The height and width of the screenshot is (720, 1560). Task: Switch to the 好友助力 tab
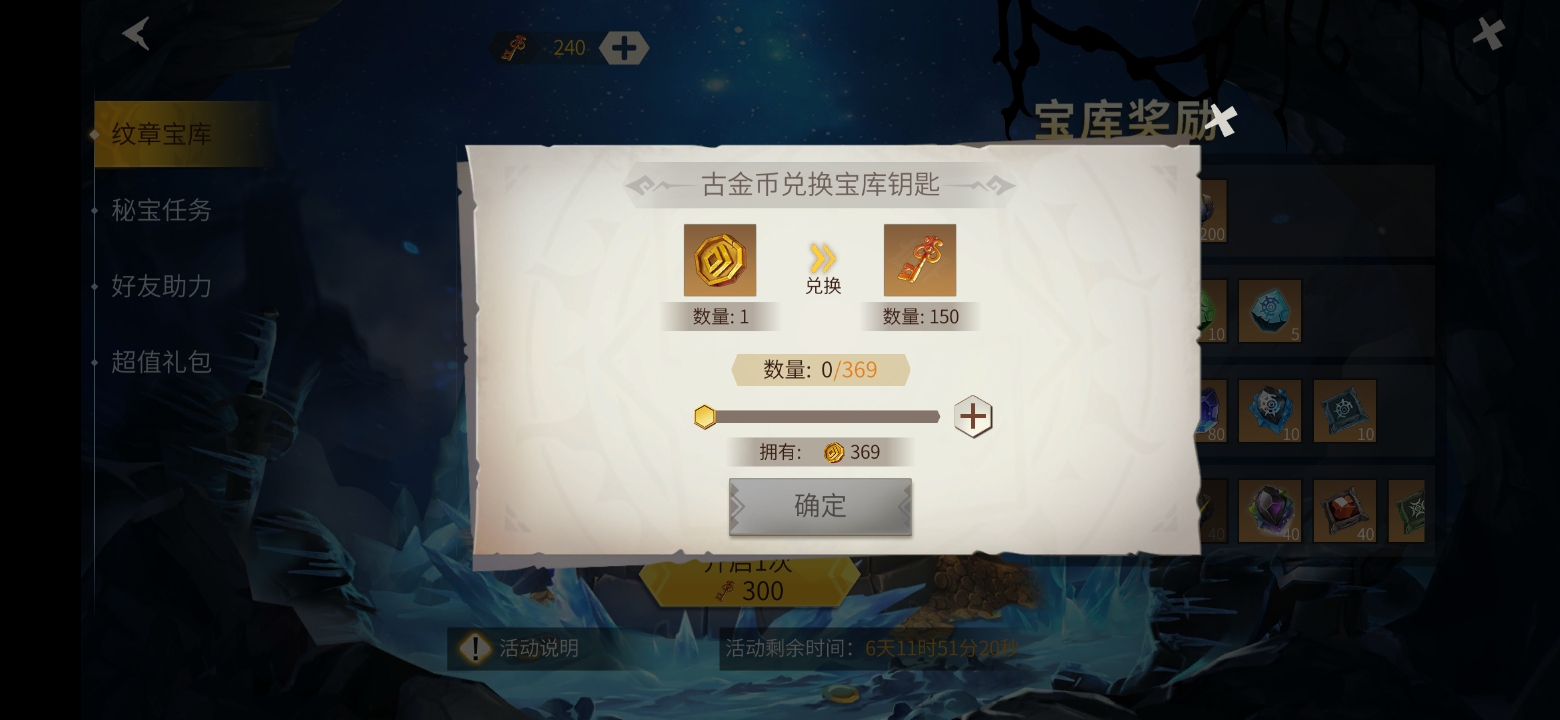[x=161, y=287]
